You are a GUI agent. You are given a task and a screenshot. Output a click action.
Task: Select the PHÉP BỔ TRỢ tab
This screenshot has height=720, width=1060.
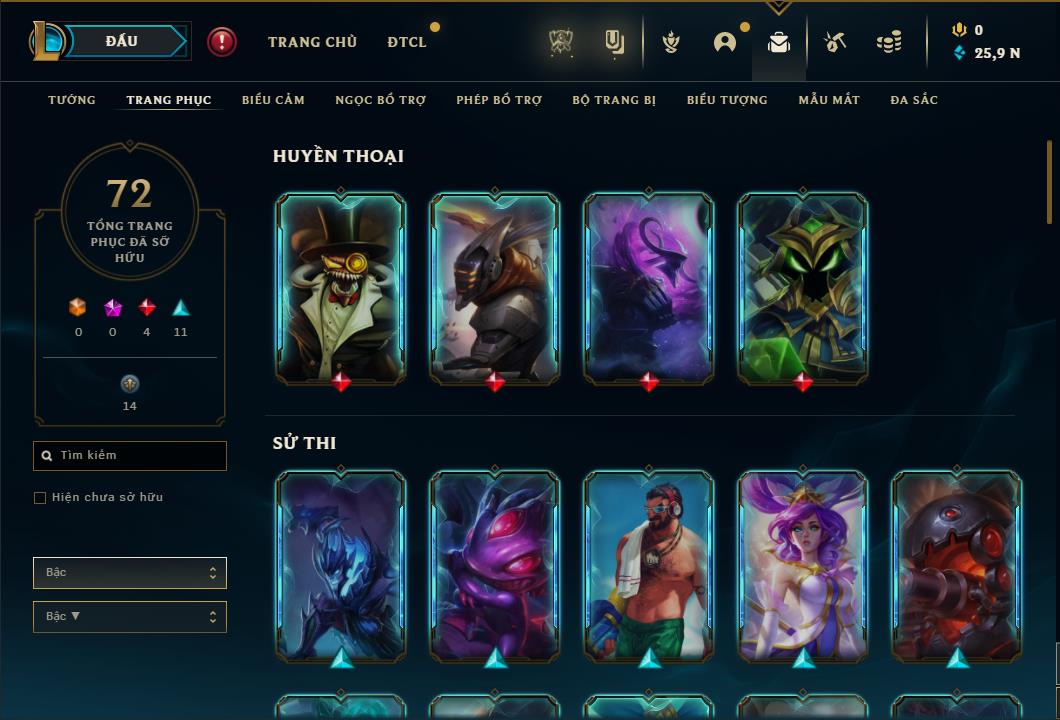click(x=499, y=100)
